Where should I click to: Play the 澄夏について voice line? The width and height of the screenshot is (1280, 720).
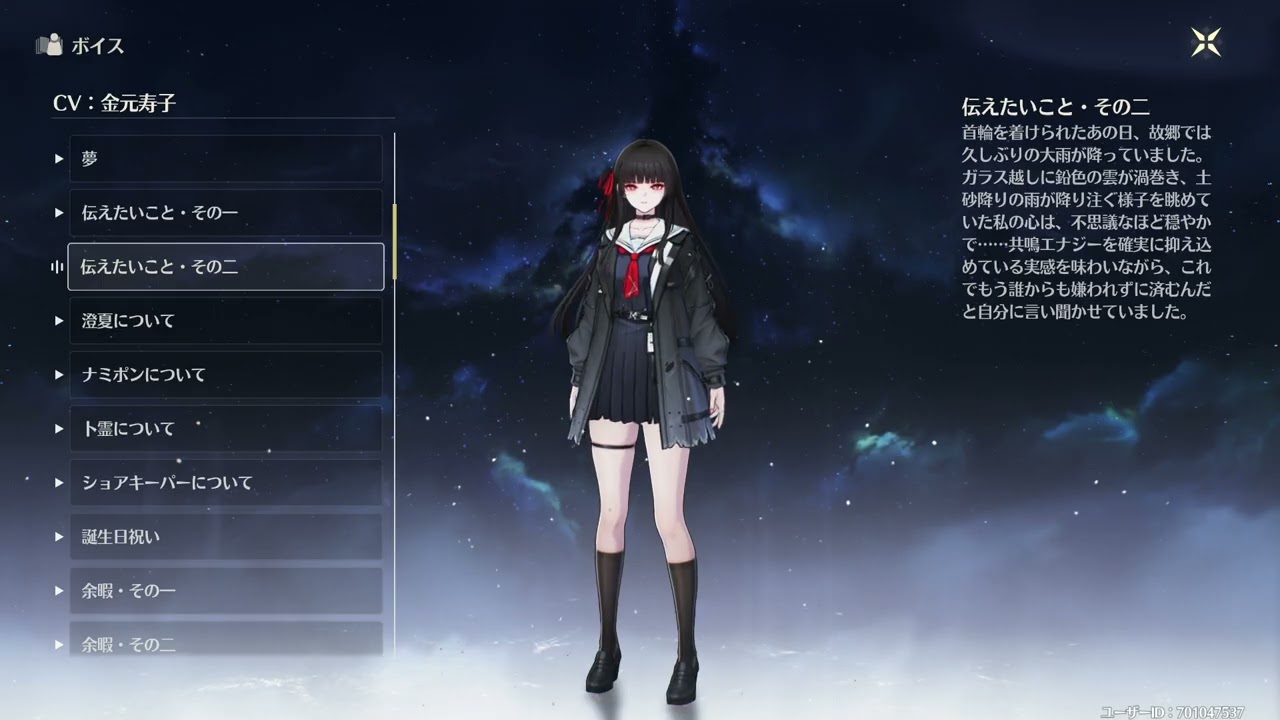pos(225,321)
